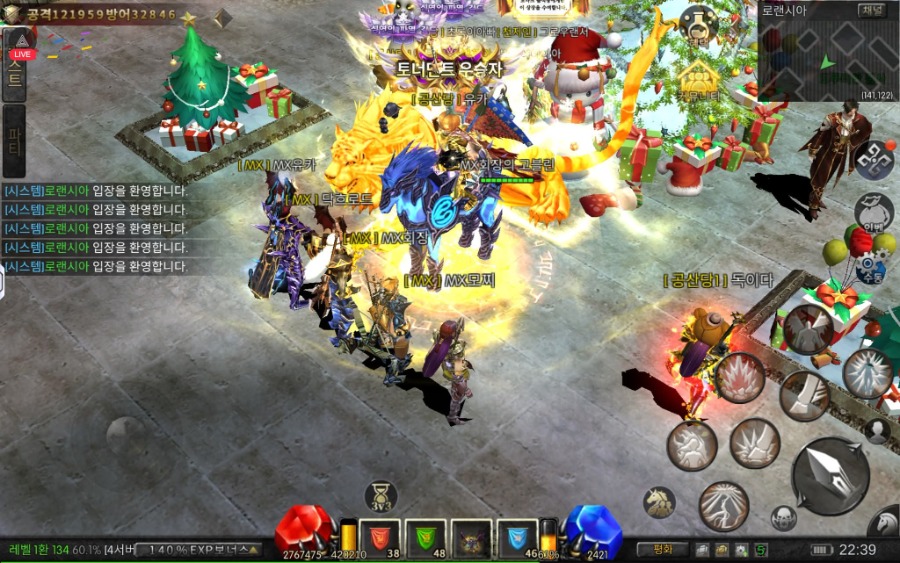
Task: Open the 인벤 inventory bag
Action: [872, 211]
